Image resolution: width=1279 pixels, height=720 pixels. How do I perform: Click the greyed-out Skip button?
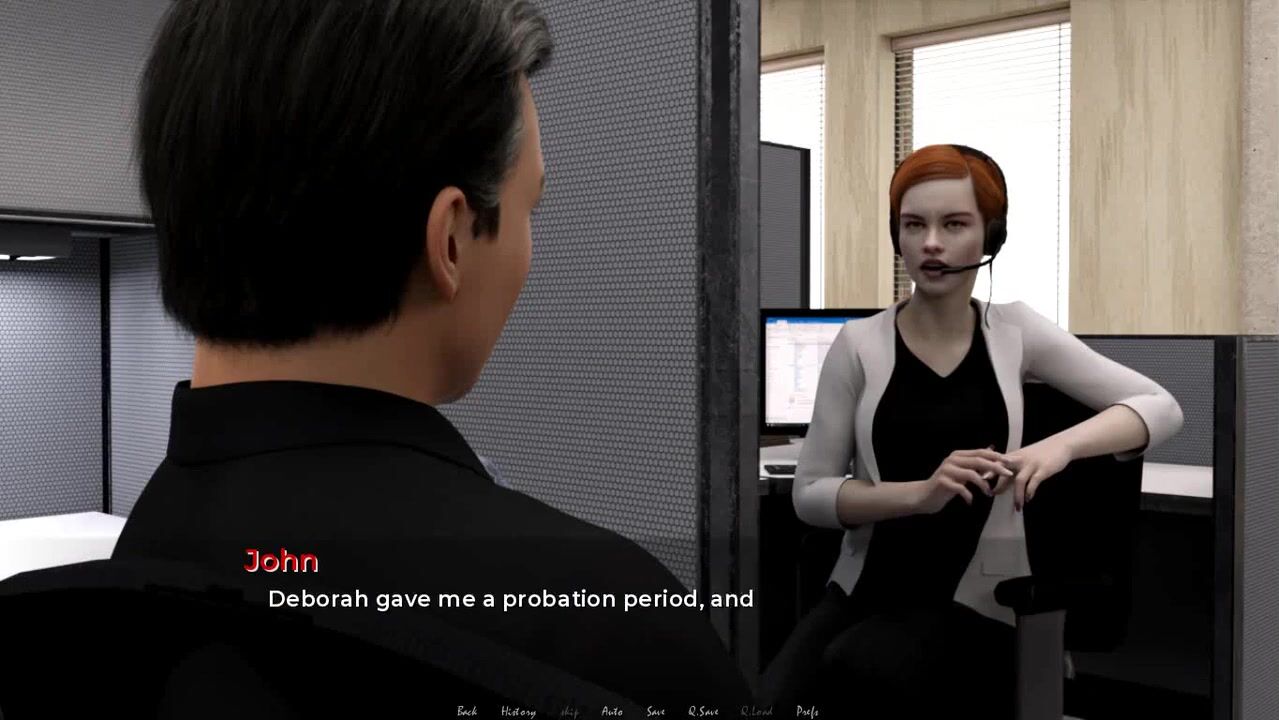point(569,711)
